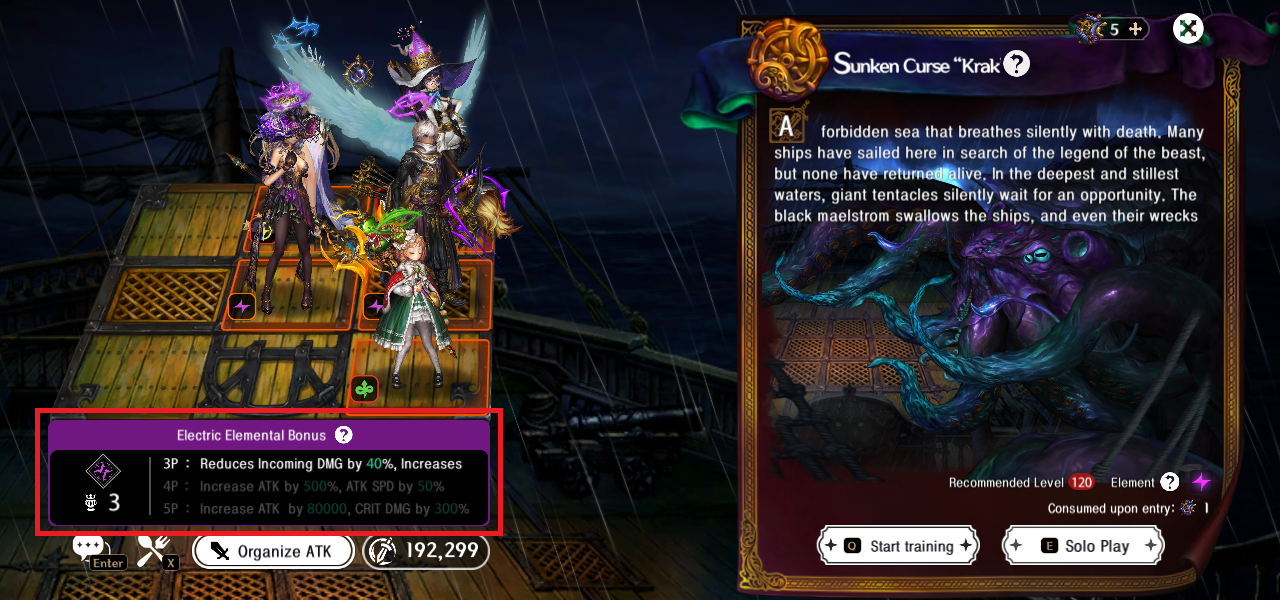Start training against the boss
Viewport: 1280px width, 600px height.
tap(897, 546)
